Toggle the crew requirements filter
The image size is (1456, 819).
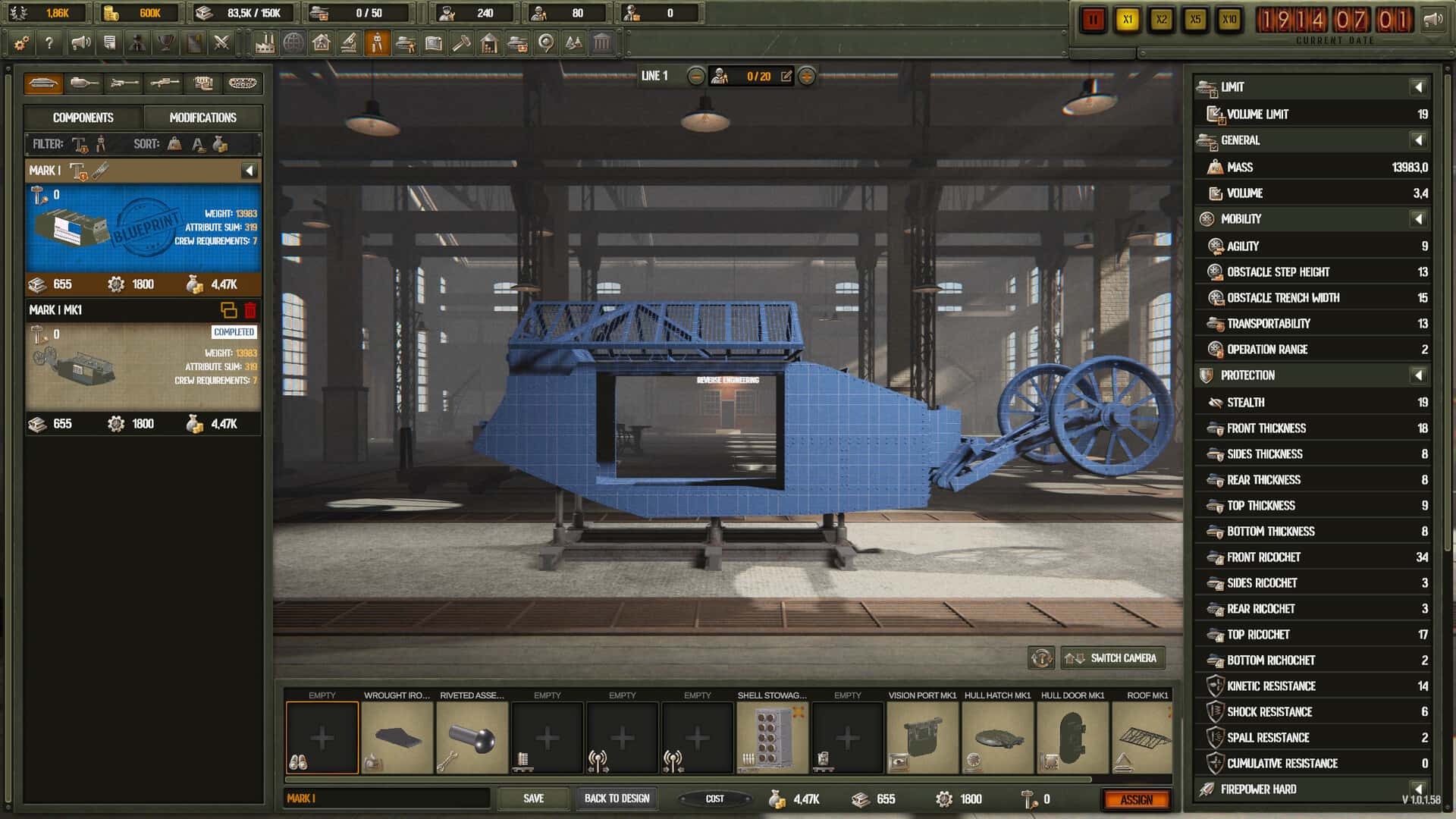pyautogui.click(x=101, y=144)
